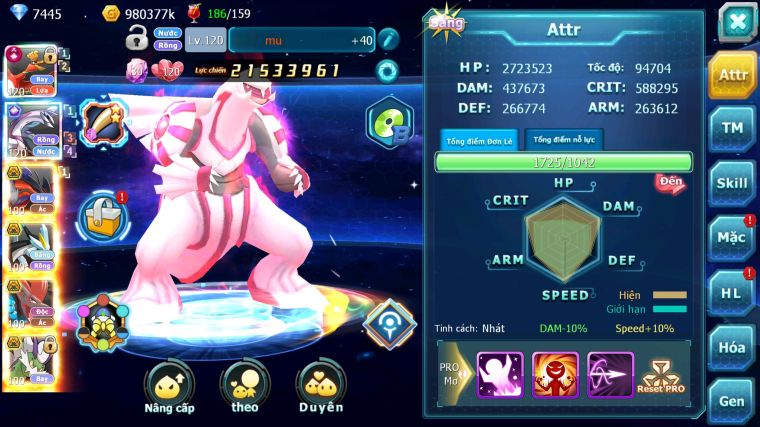Go to the HL tab

(x=732, y=292)
